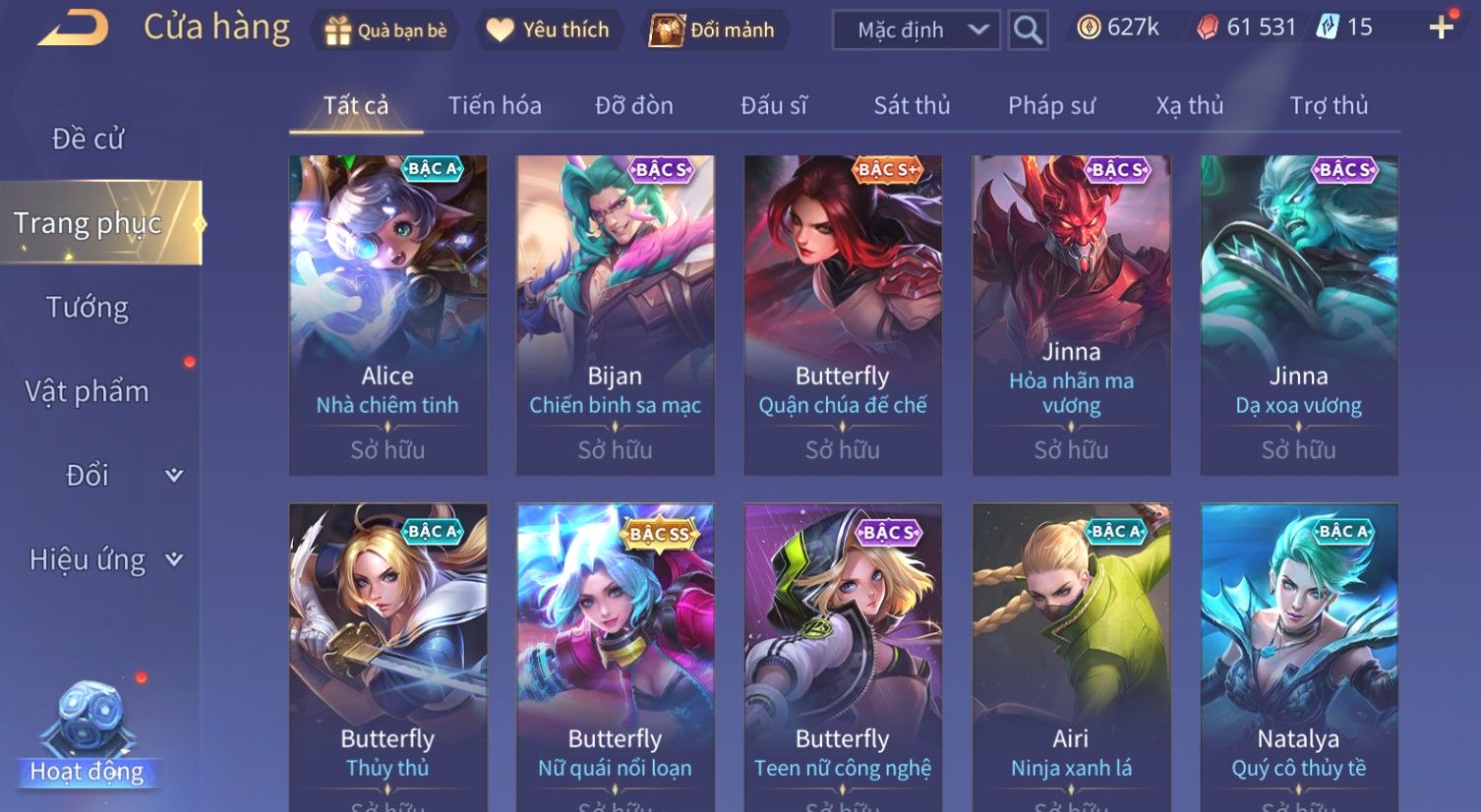Click the magnifier search button
The height and width of the screenshot is (812, 1481).
click(x=1028, y=30)
